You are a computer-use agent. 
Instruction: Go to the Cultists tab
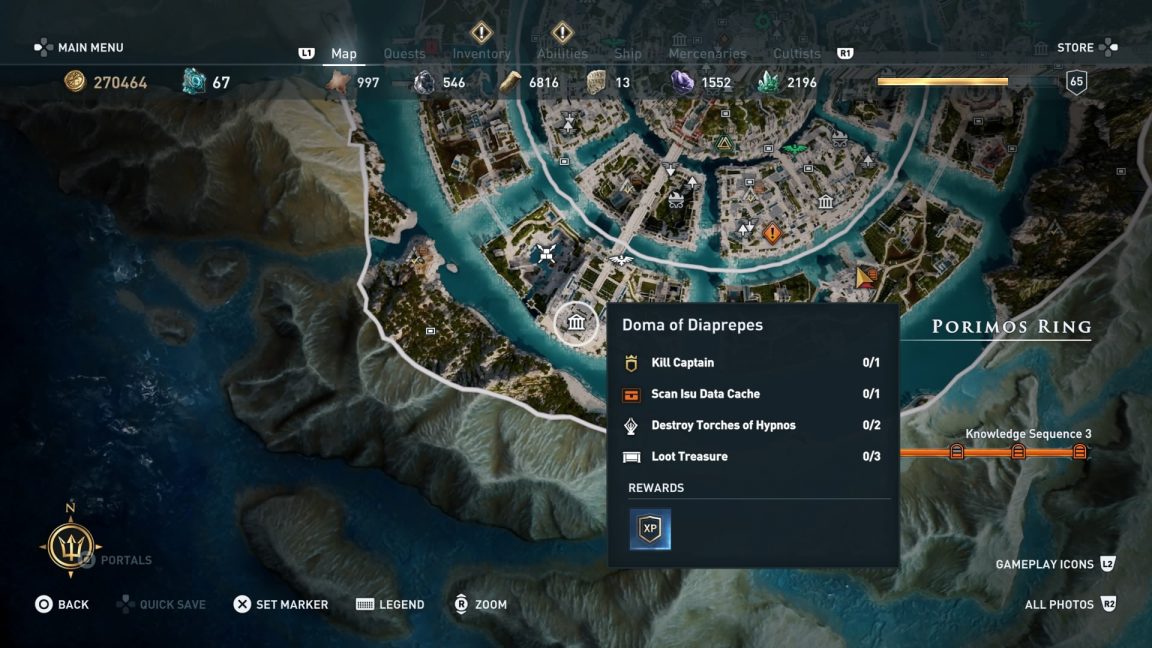797,54
